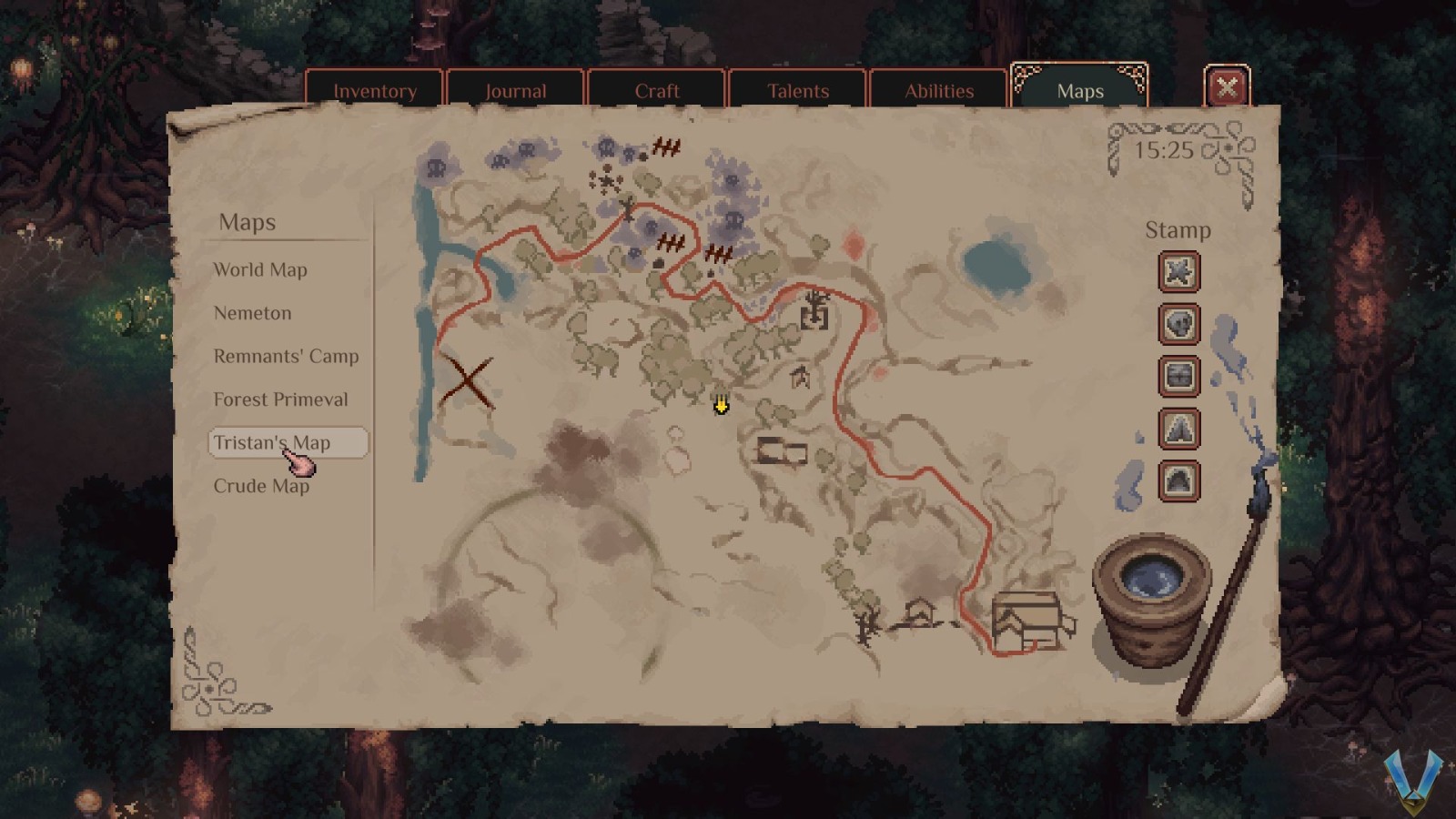
Task: Open the Remnants' Camp map
Action: [x=286, y=356]
